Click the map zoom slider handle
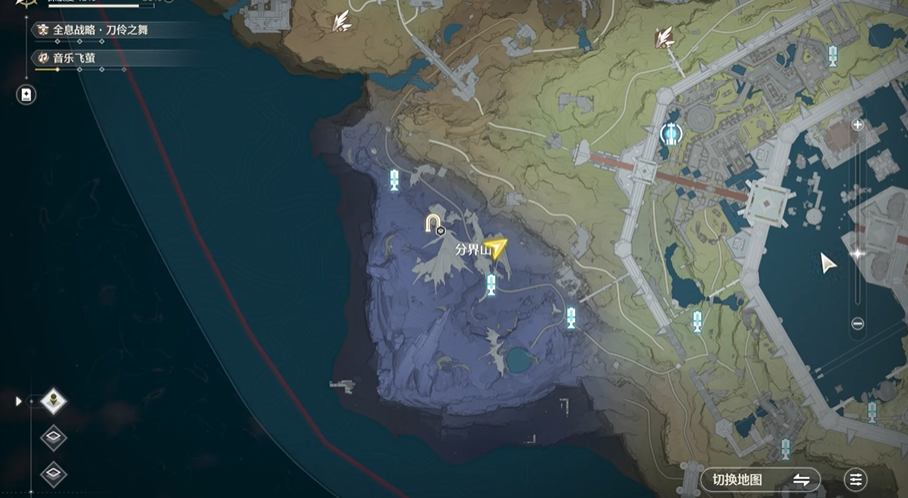 point(857,255)
